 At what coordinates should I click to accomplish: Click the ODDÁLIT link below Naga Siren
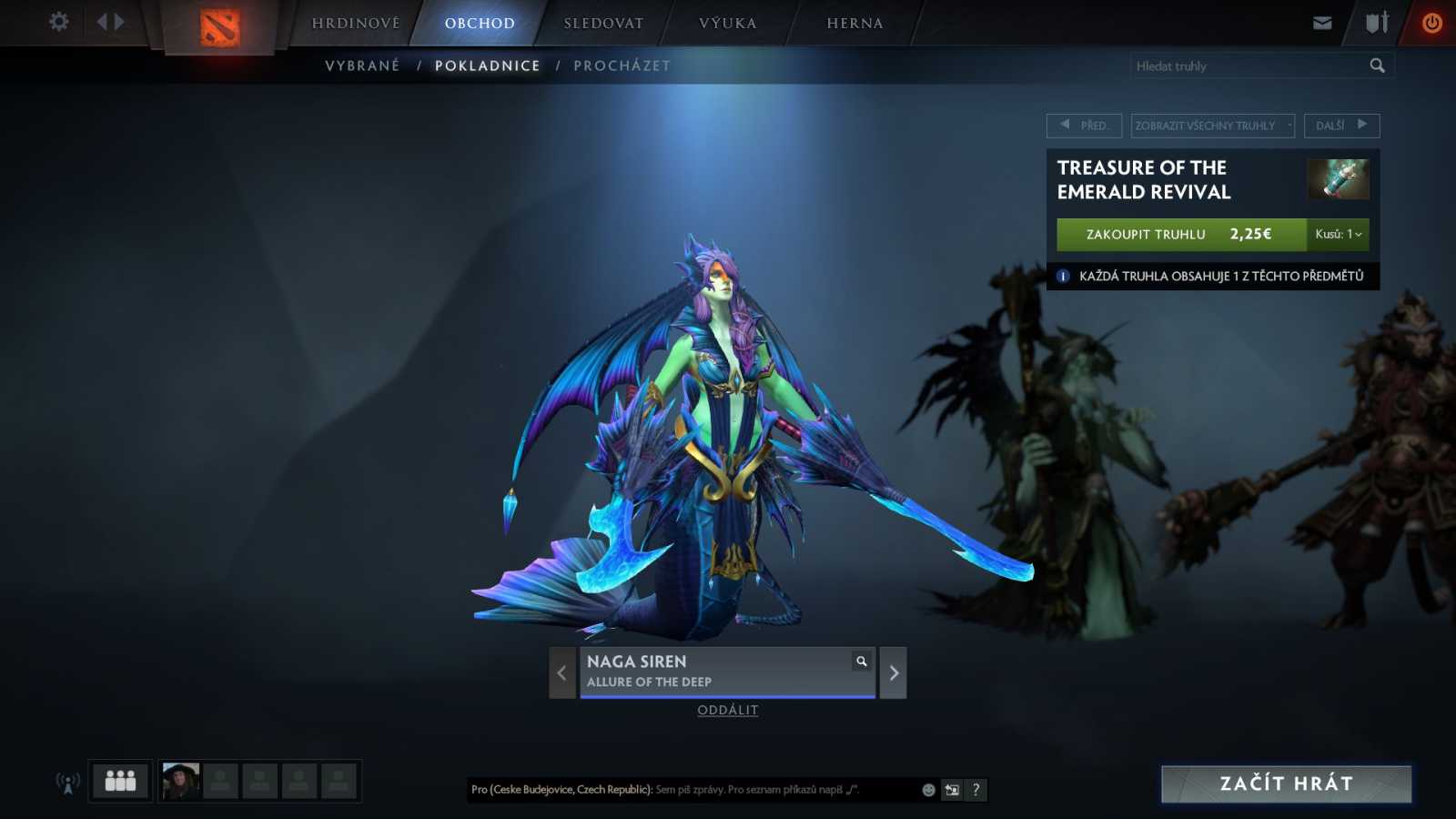(x=727, y=710)
